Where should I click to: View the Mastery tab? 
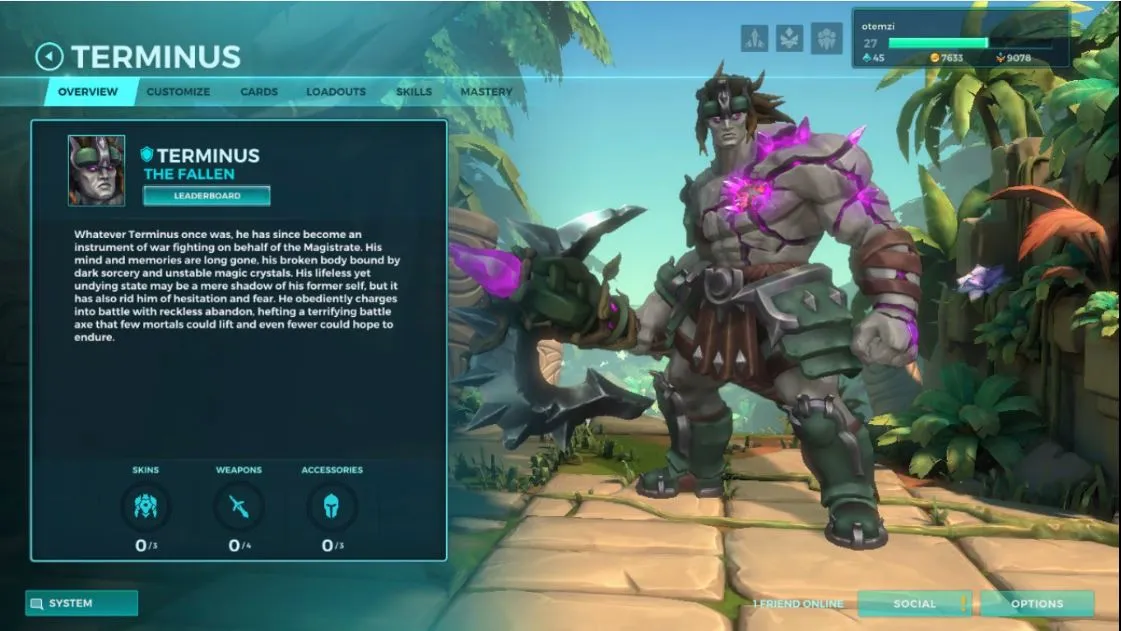[x=486, y=92]
